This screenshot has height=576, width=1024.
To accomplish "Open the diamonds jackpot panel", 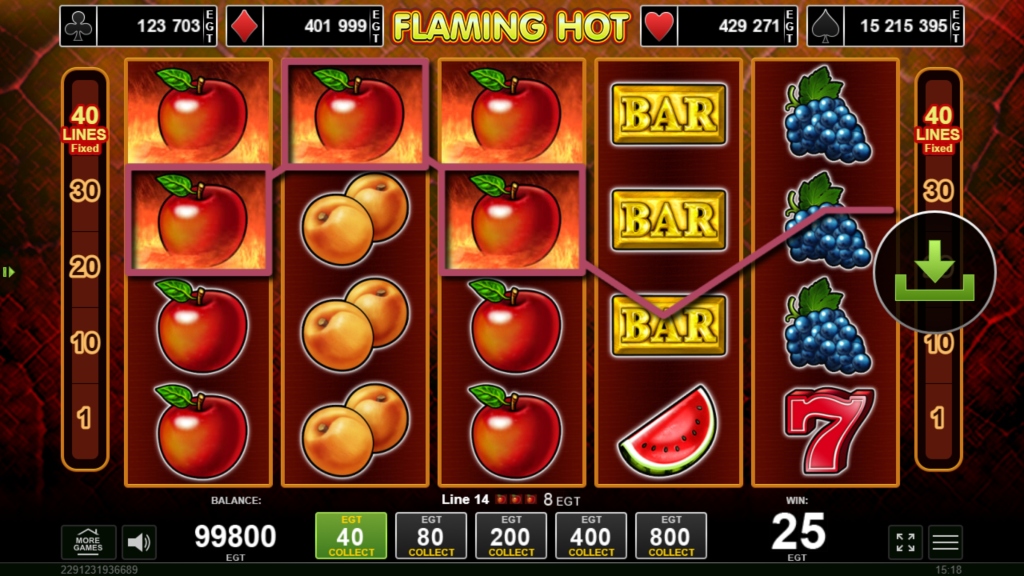I will 304,26.
